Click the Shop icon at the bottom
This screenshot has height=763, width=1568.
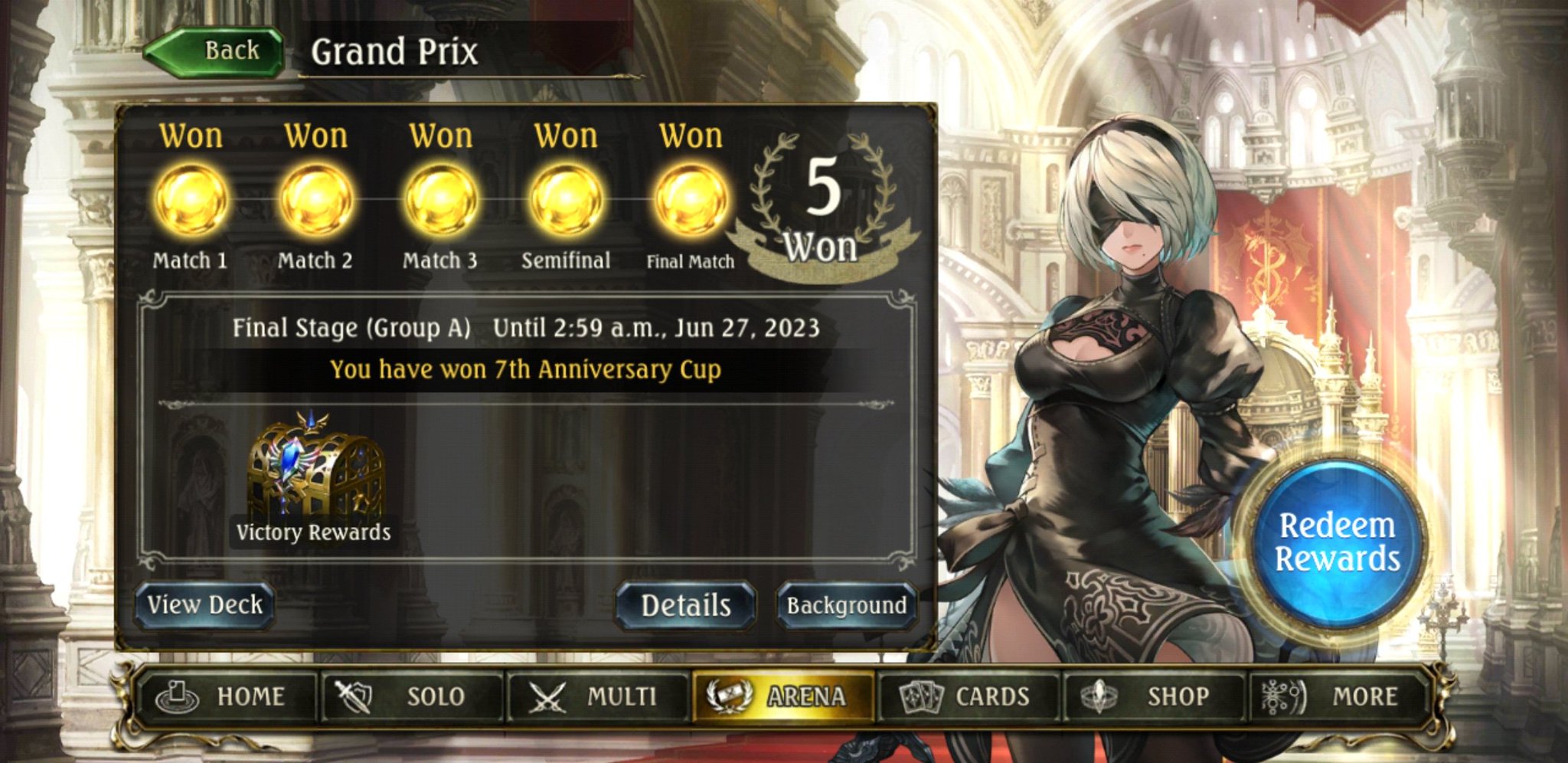(x=1096, y=696)
